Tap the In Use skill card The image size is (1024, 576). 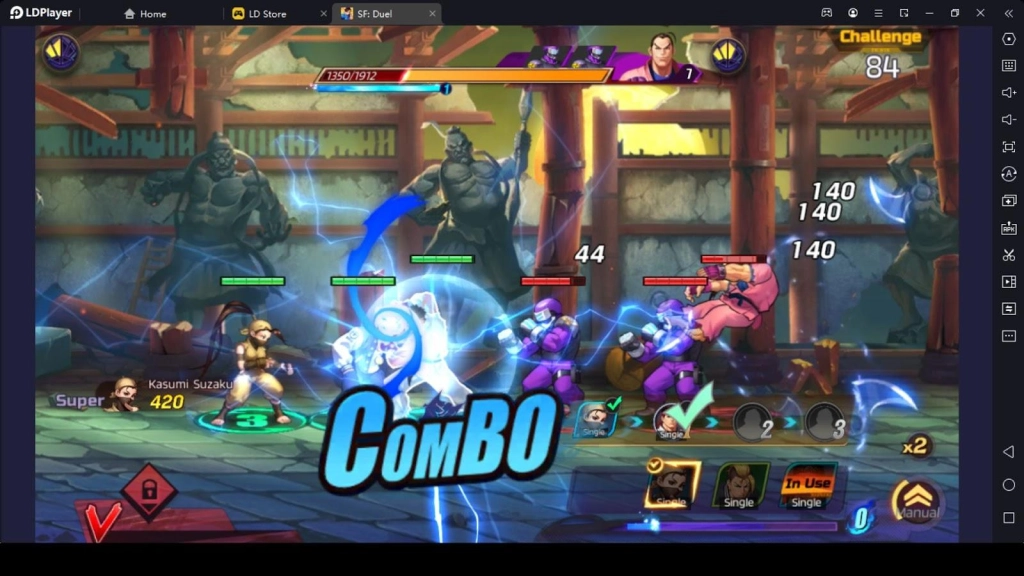(806, 486)
